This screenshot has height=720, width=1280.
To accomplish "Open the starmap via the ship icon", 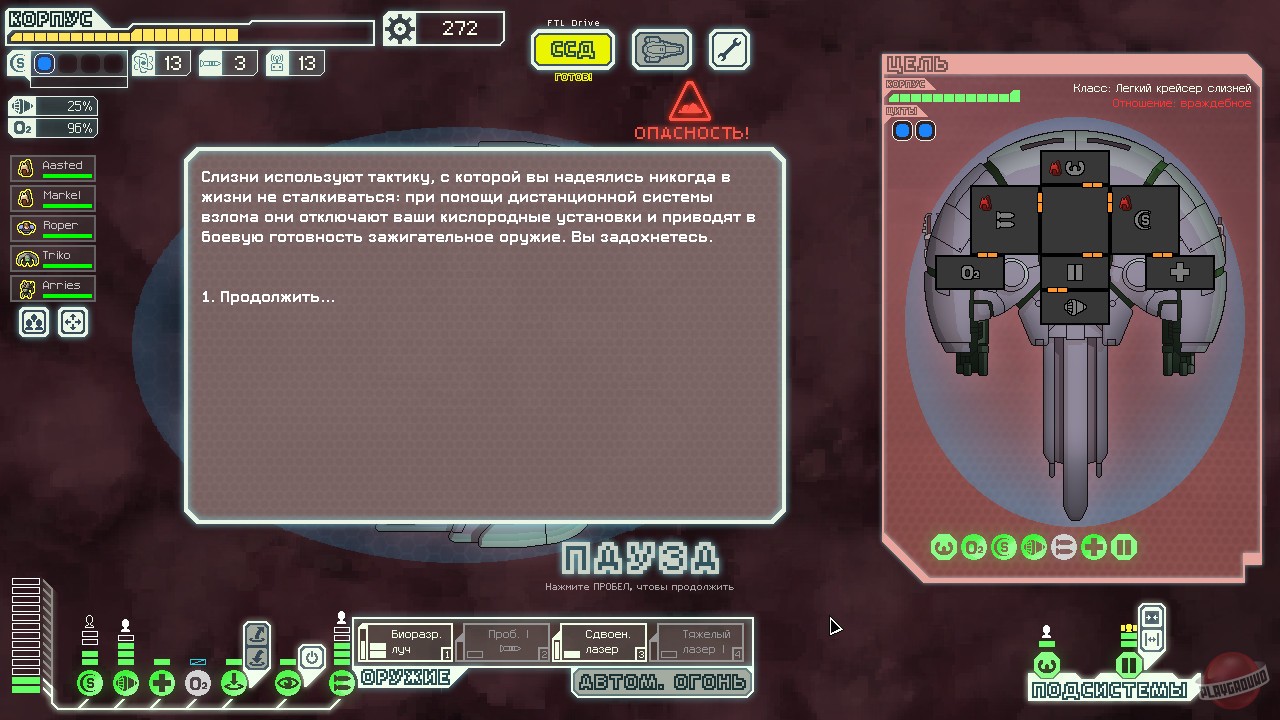I will [x=660, y=49].
